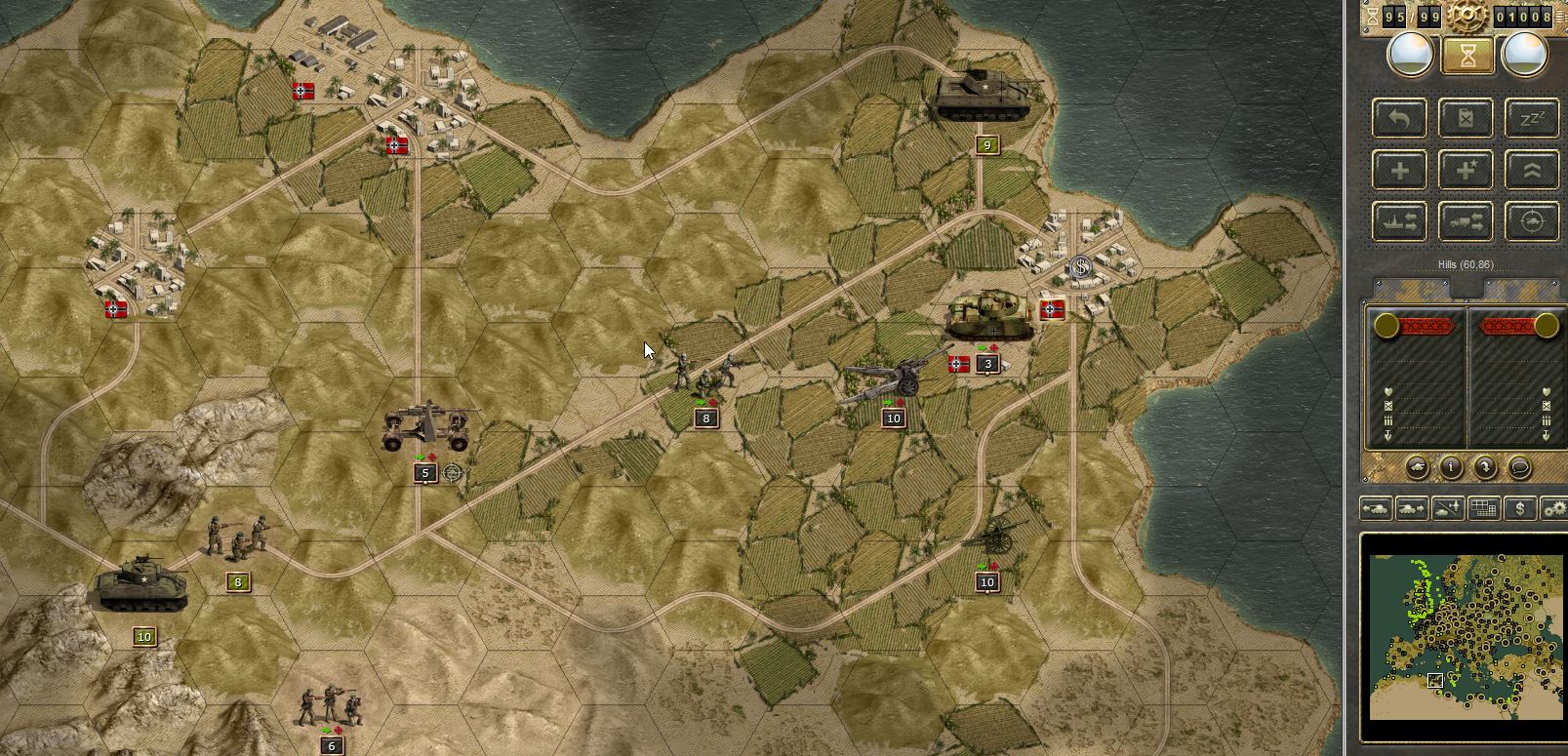The image size is (1568, 756).
Task: Undo the last move
Action: [x=1399, y=118]
